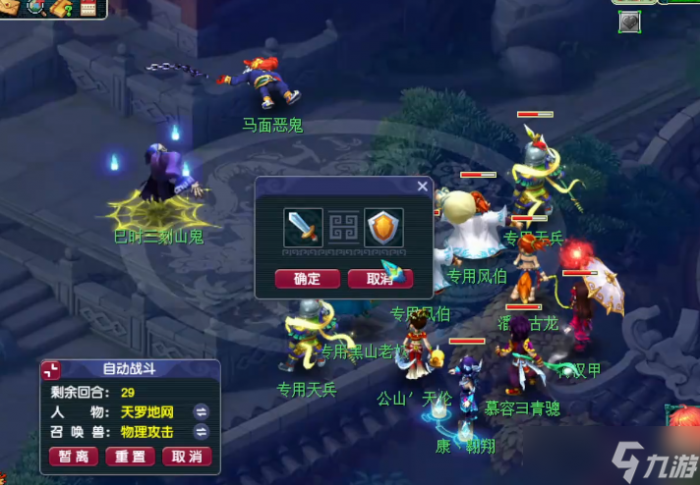Click 取消 in the sword and shield dialog
This screenshot has width=700, height=485.
pyautogui.click(x=380, y=279)
